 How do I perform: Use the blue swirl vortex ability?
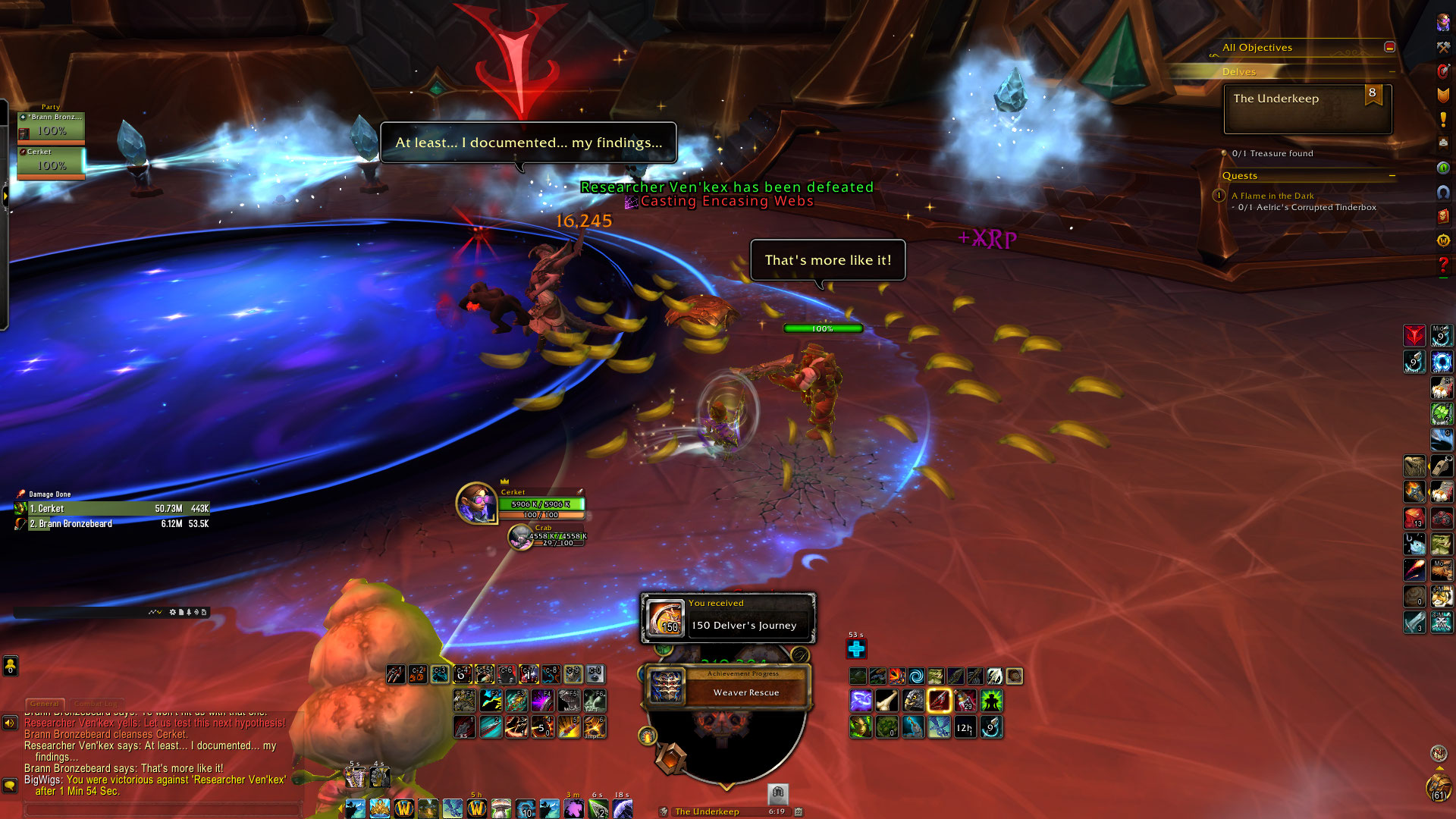point(916,676)
